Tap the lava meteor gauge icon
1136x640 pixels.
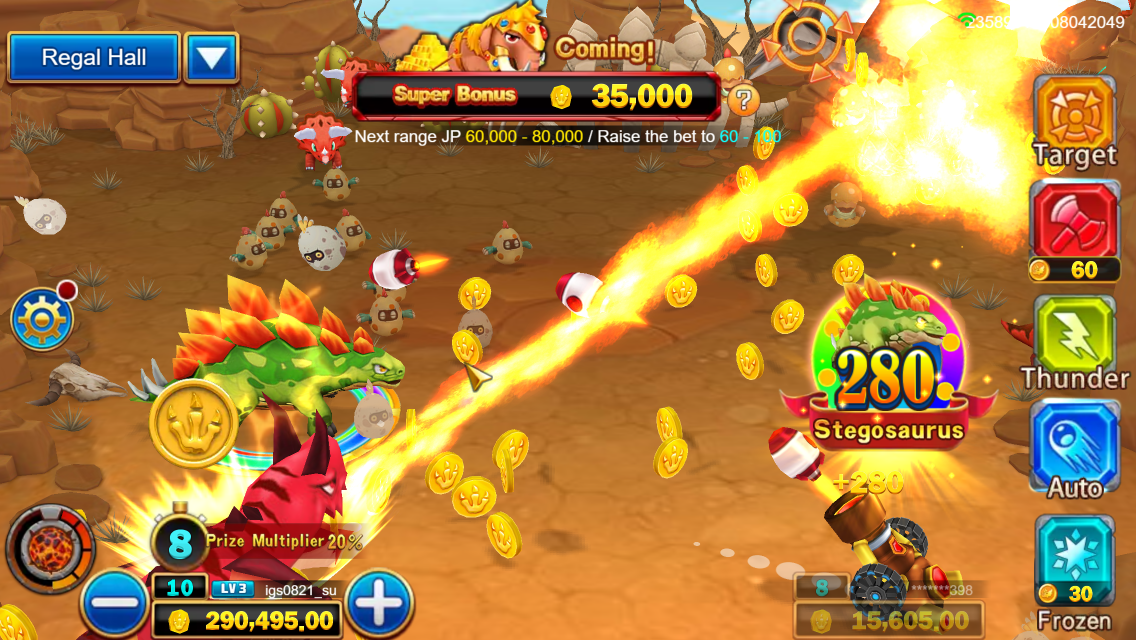(50, 550)
